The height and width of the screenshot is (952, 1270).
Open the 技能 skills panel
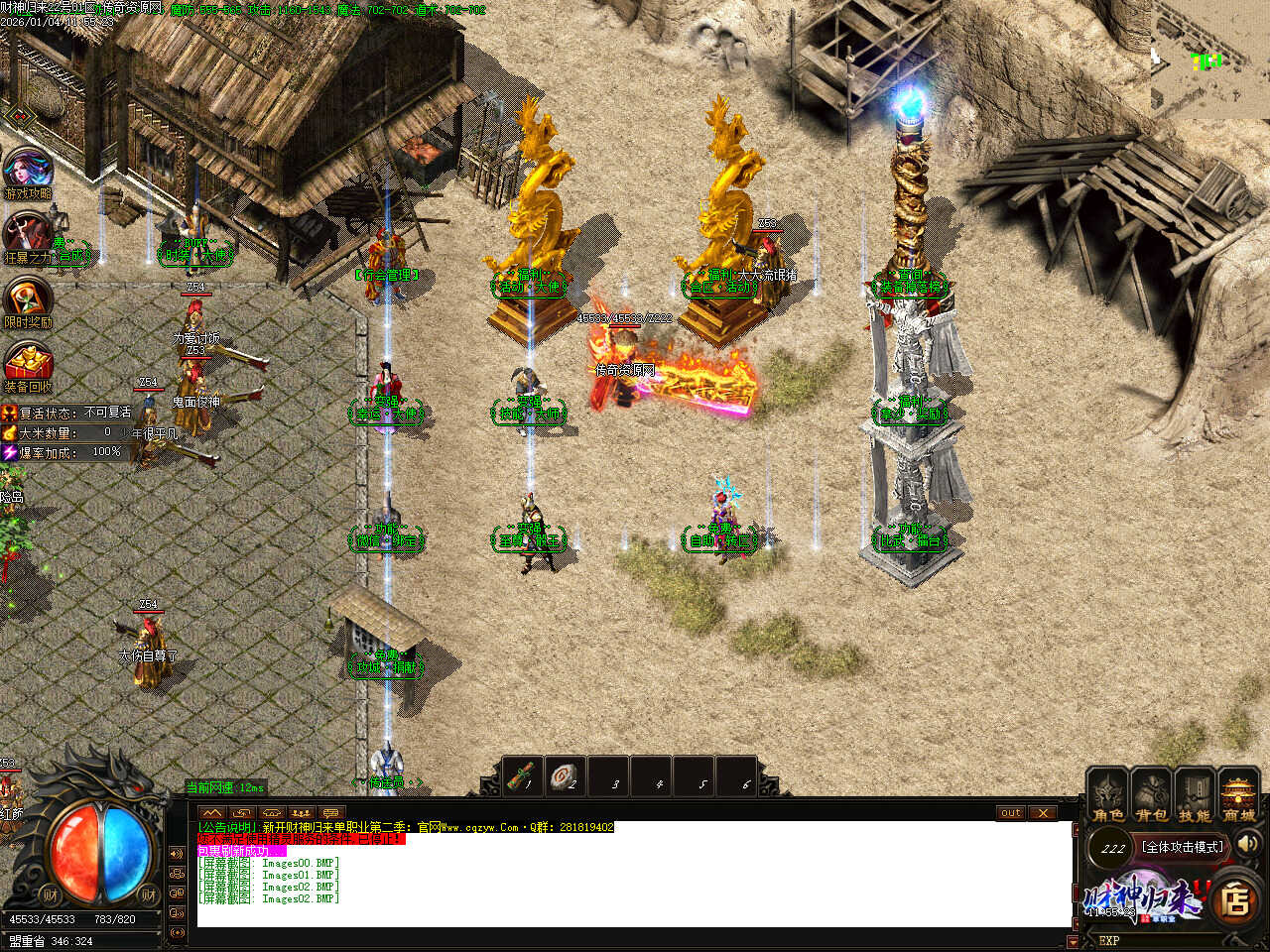(x=1195, y=795)
